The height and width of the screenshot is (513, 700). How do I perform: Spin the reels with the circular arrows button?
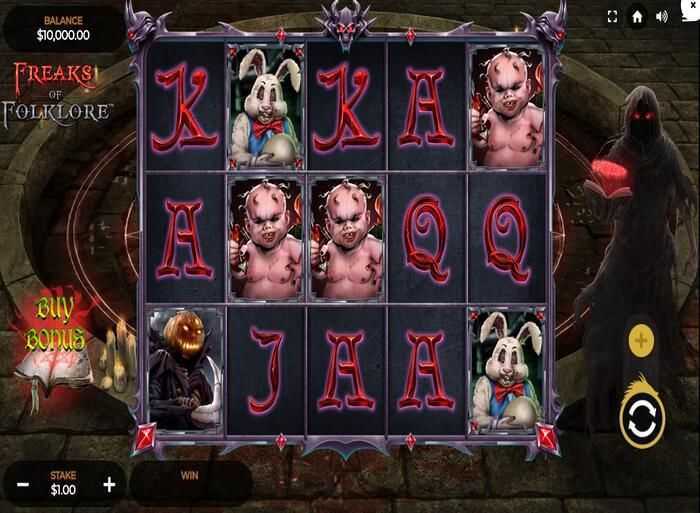tap(641, 421)
